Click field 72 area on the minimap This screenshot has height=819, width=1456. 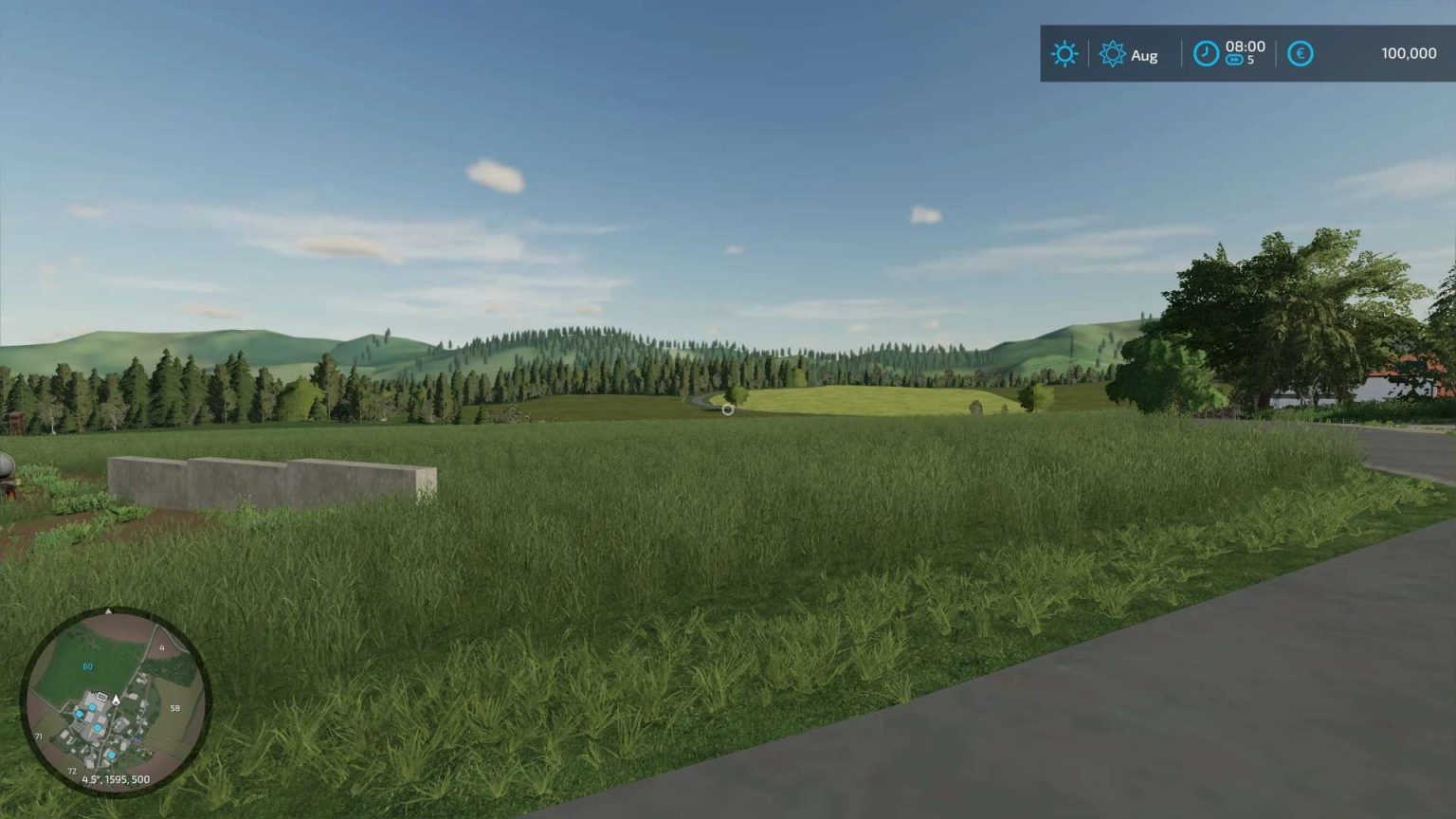click(x=72, y=771)
